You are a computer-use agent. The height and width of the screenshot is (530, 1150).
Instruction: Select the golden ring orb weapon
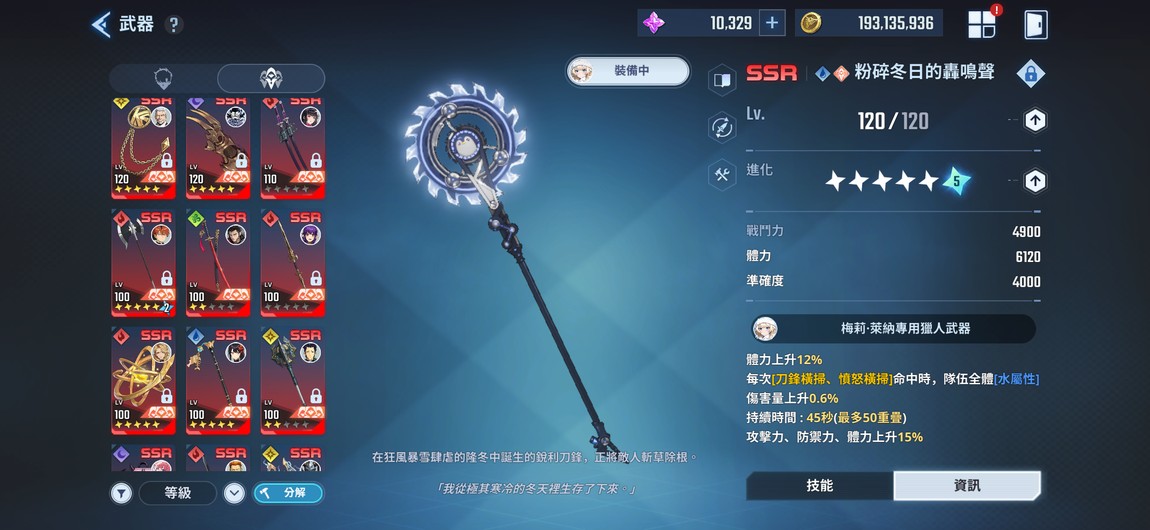[143, 375]
